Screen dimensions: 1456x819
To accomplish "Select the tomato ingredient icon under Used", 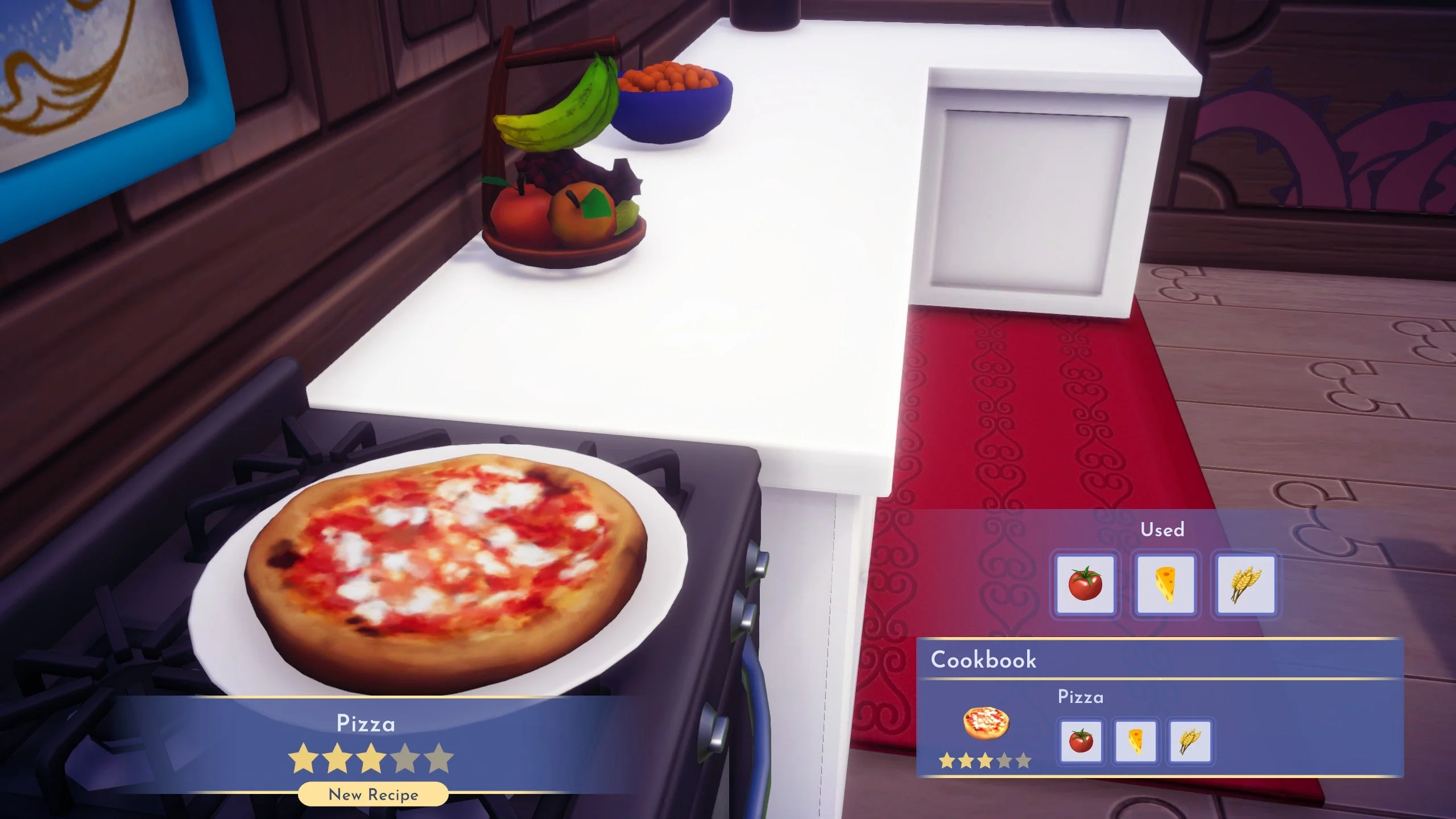I will (x=1086, y=584).
